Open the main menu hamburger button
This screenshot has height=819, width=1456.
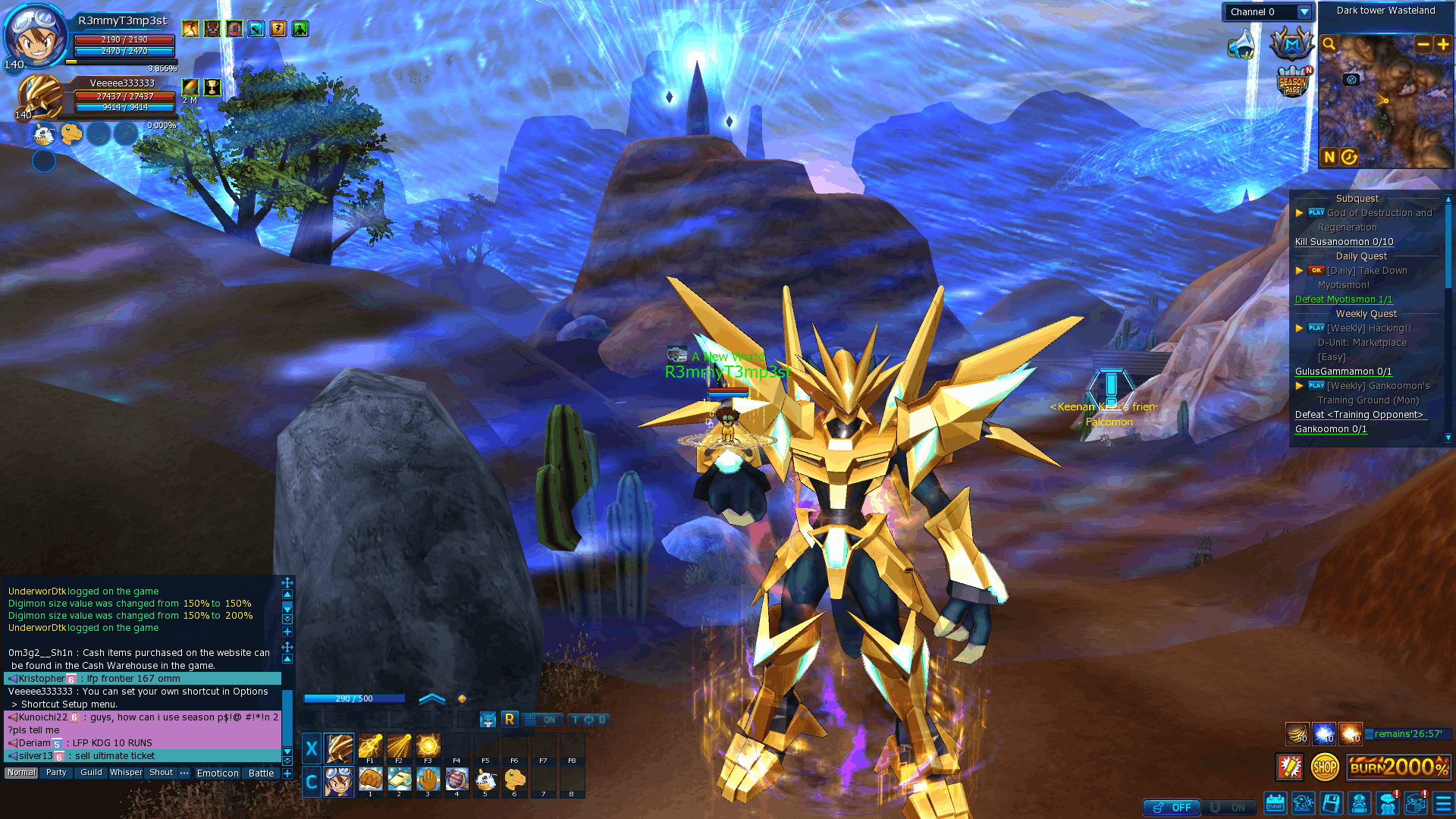tap(1442, 803)
